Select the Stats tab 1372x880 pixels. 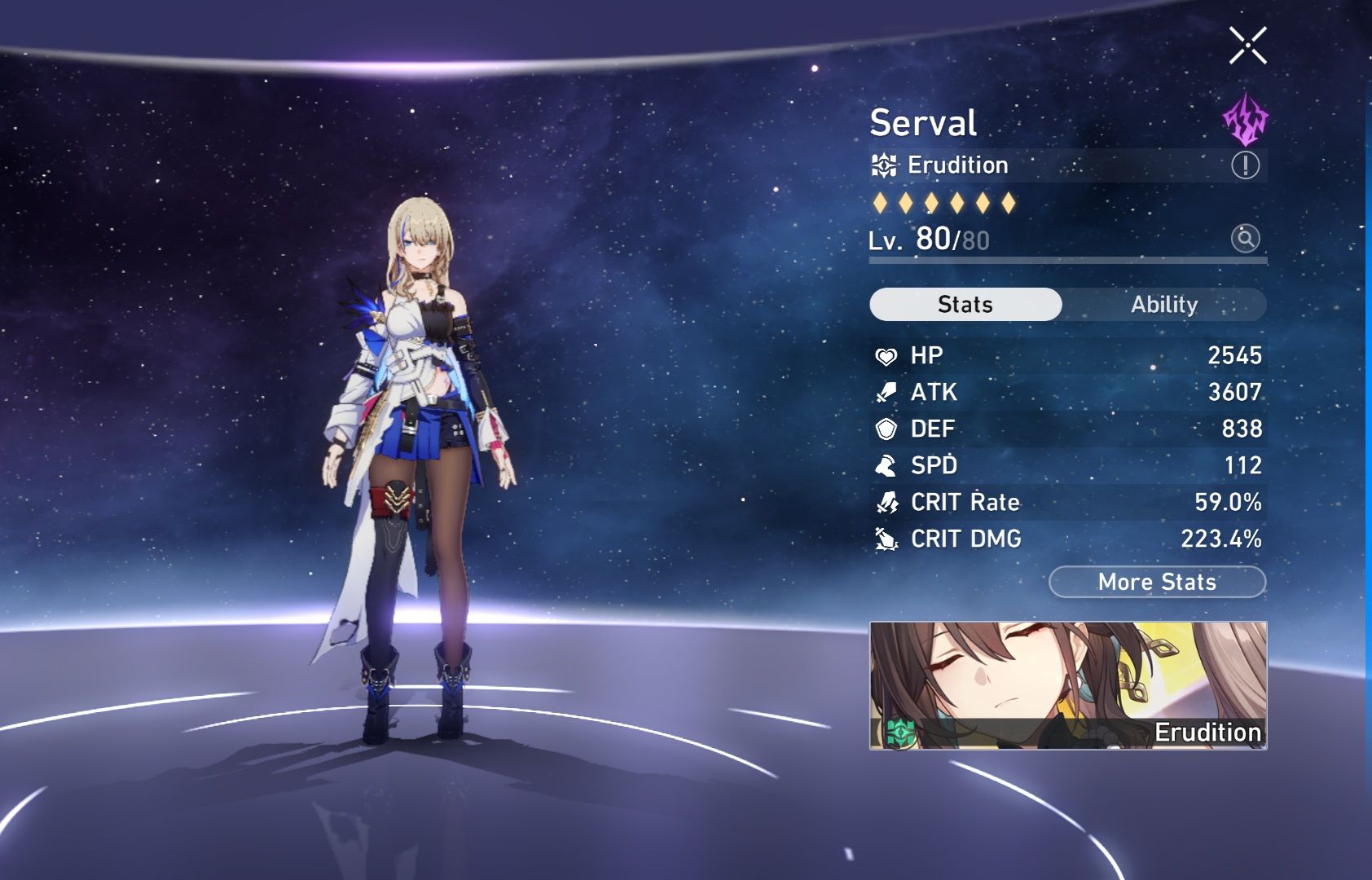tap(965, 304)
